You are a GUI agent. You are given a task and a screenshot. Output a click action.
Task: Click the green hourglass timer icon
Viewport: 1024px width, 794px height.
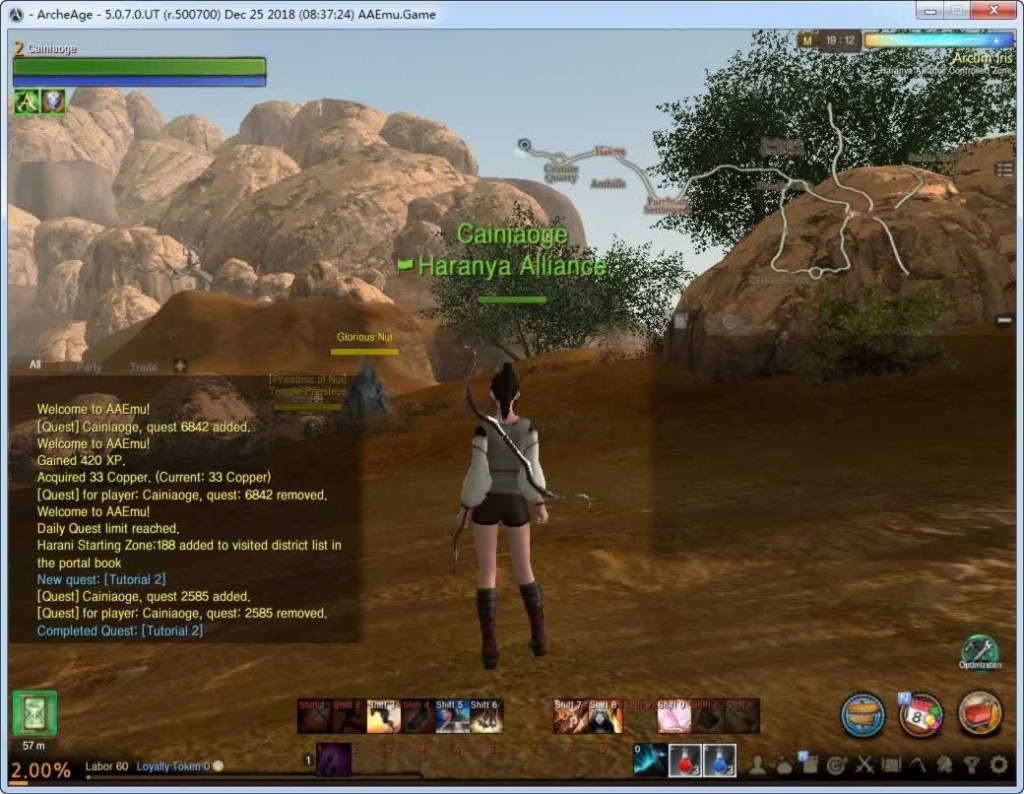coord(35,713)
